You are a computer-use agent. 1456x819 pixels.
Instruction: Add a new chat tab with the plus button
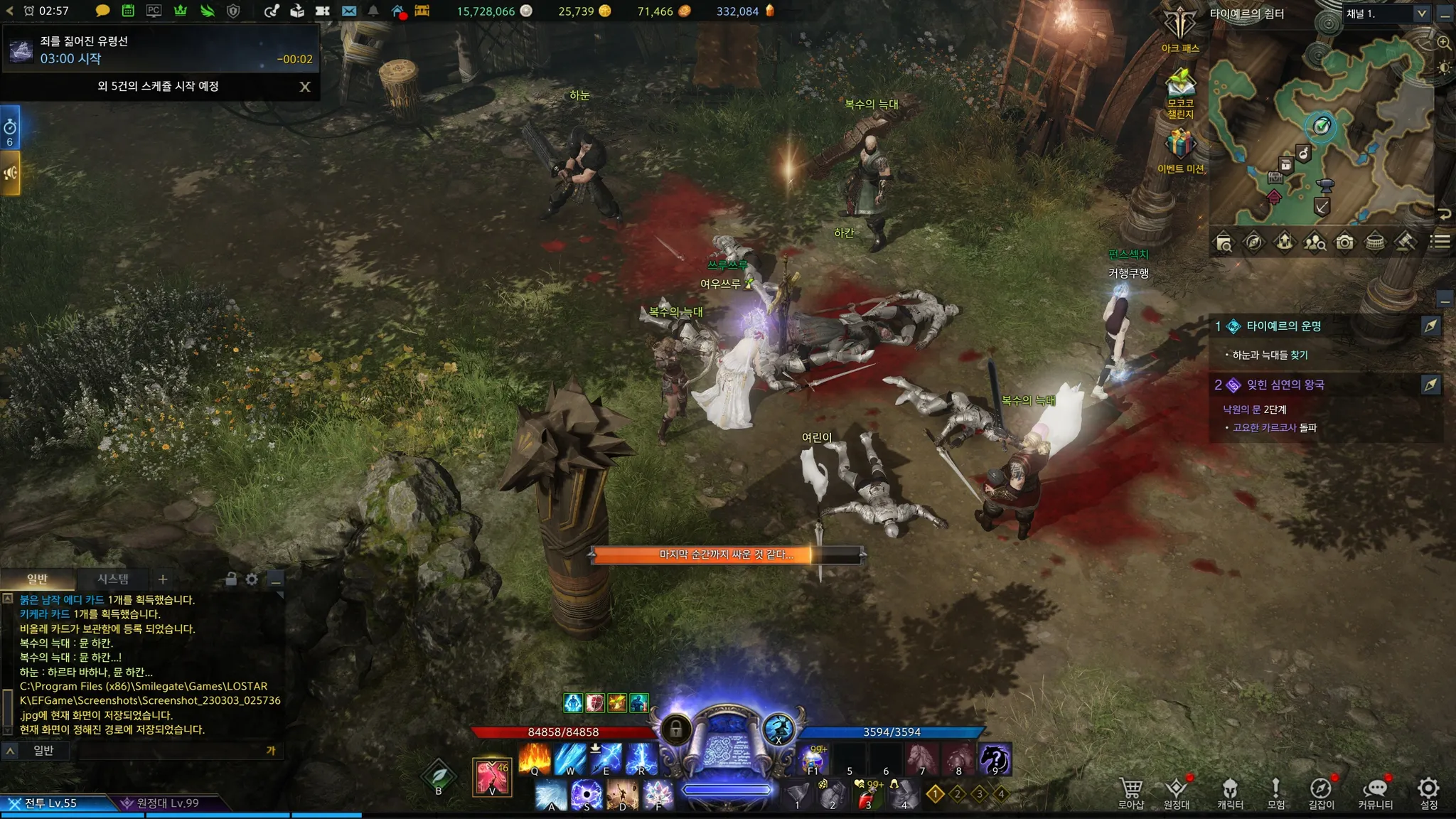pyautogui.click(x=163, y=579)
